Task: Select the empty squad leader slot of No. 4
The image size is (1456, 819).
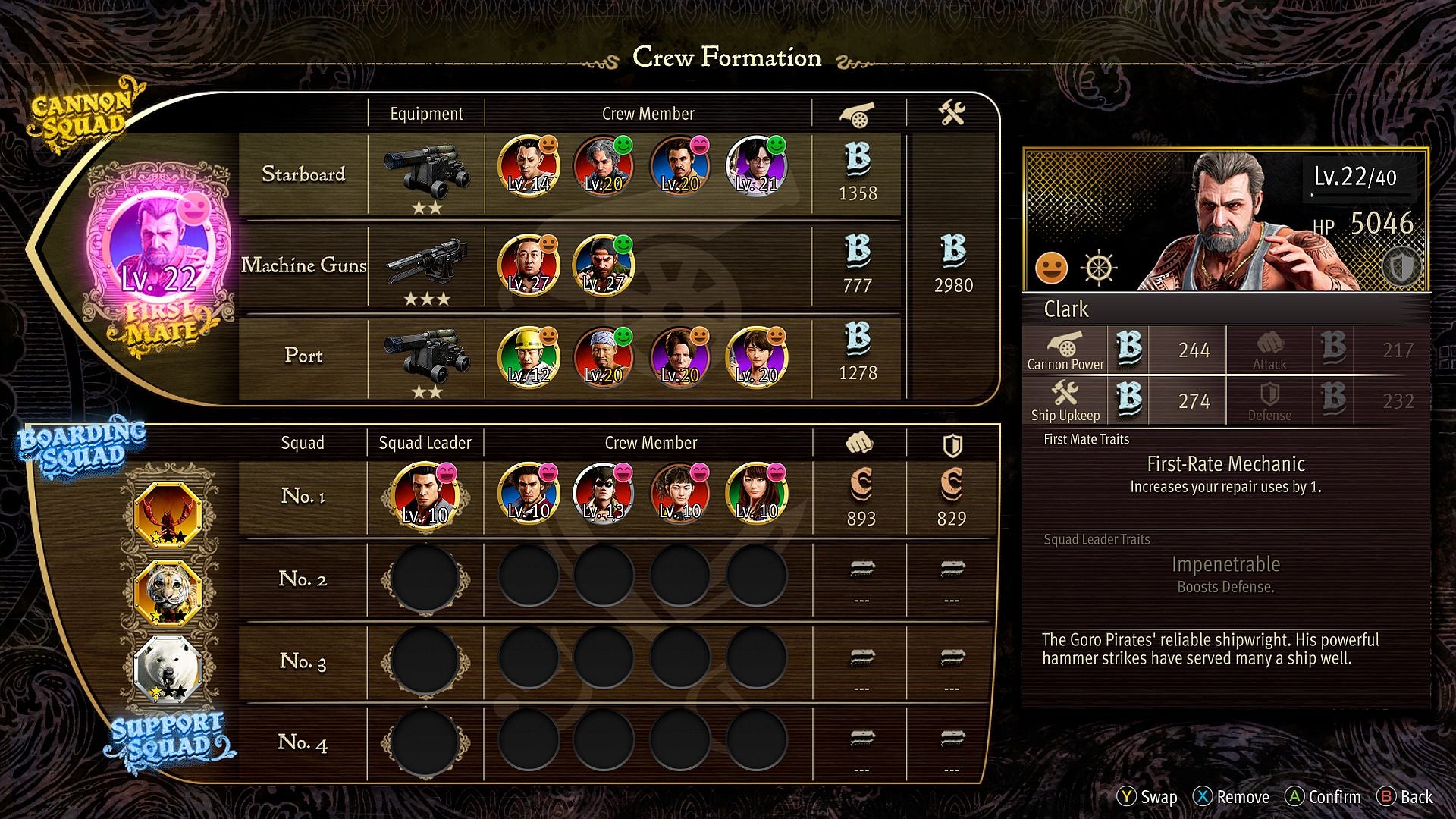Action: tap(425, 742)
